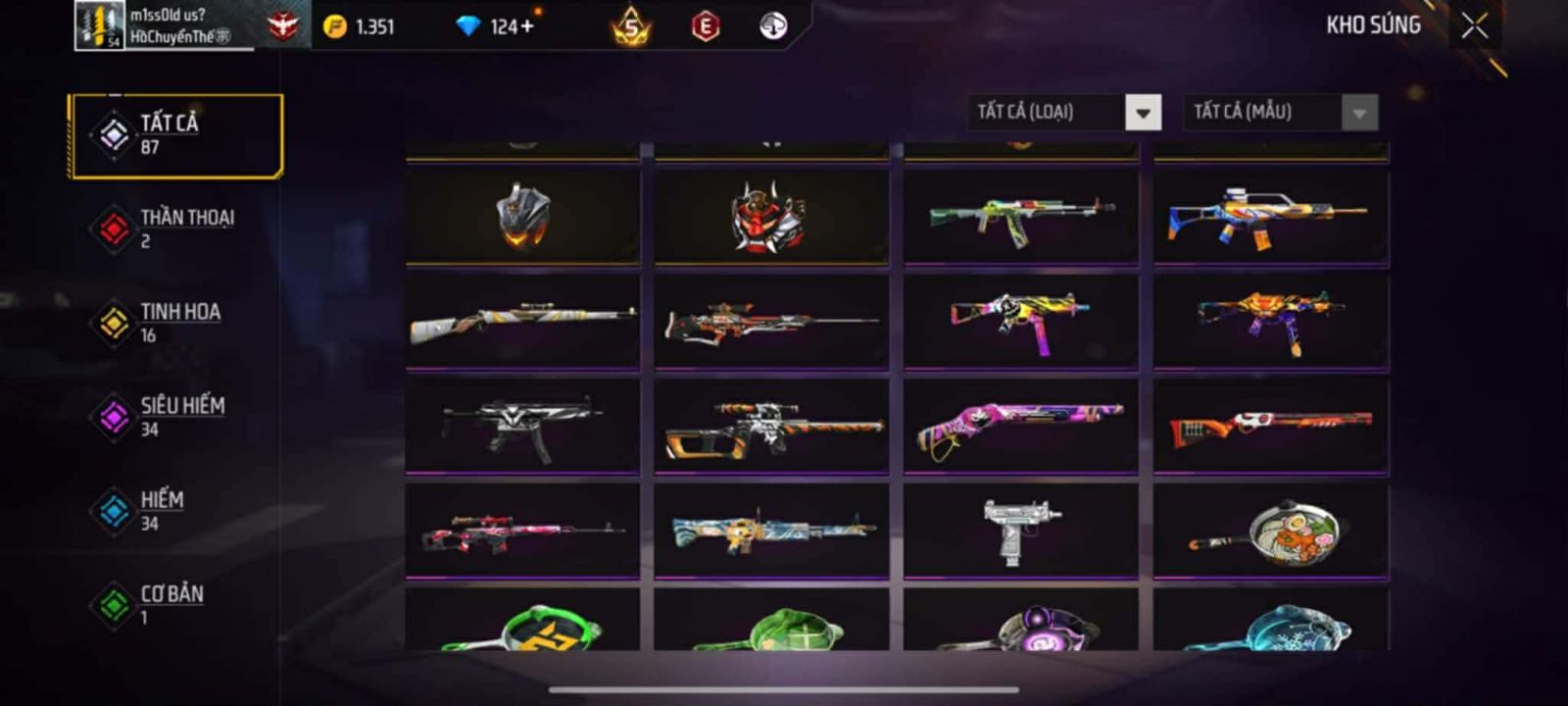Open the gold number 5 badge icon
This screenshot has height=706, width=1568.
pos(631,27)
